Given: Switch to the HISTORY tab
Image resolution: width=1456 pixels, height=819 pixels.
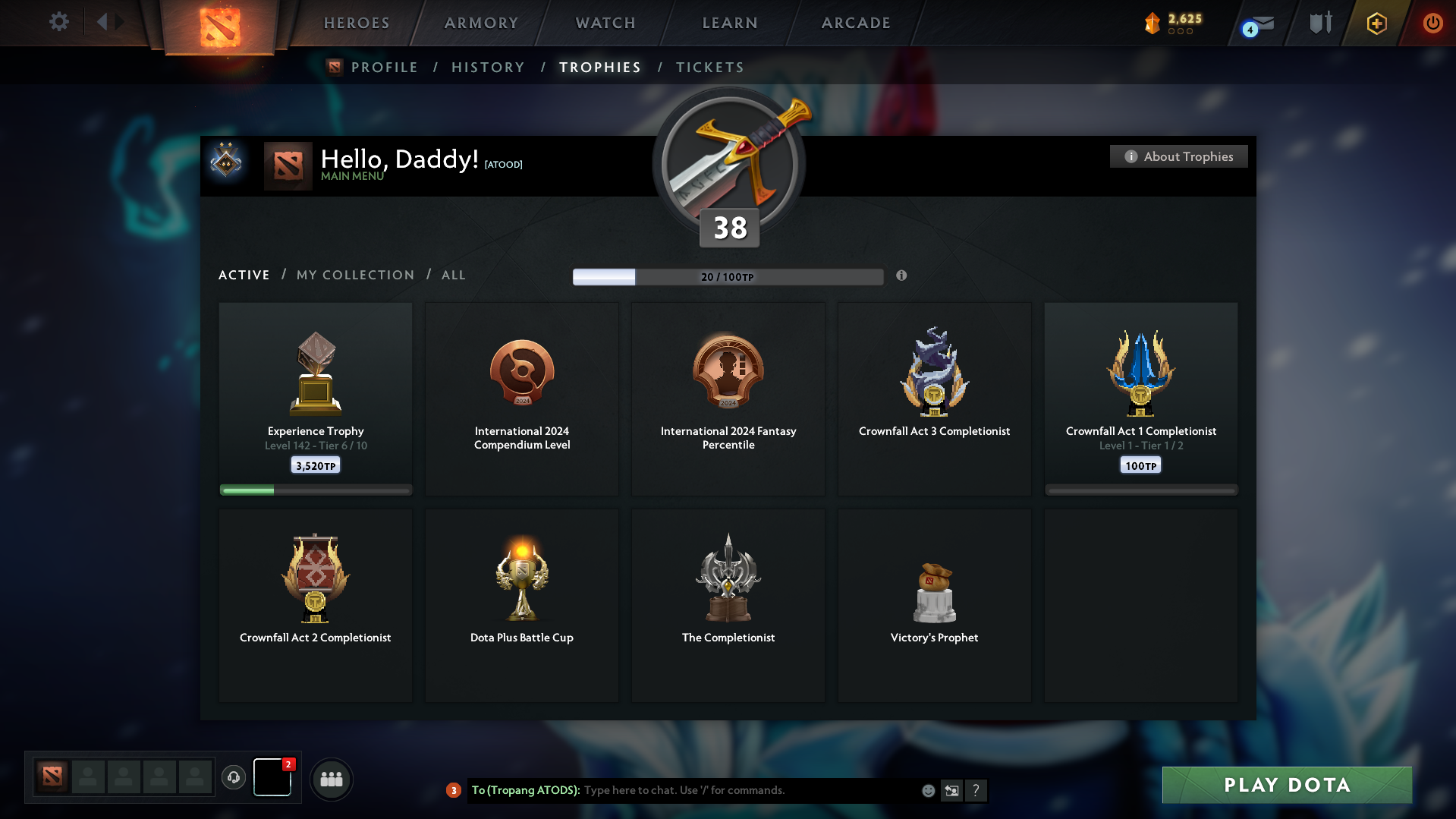Looking at the screenshot, I should click(488, 67).
